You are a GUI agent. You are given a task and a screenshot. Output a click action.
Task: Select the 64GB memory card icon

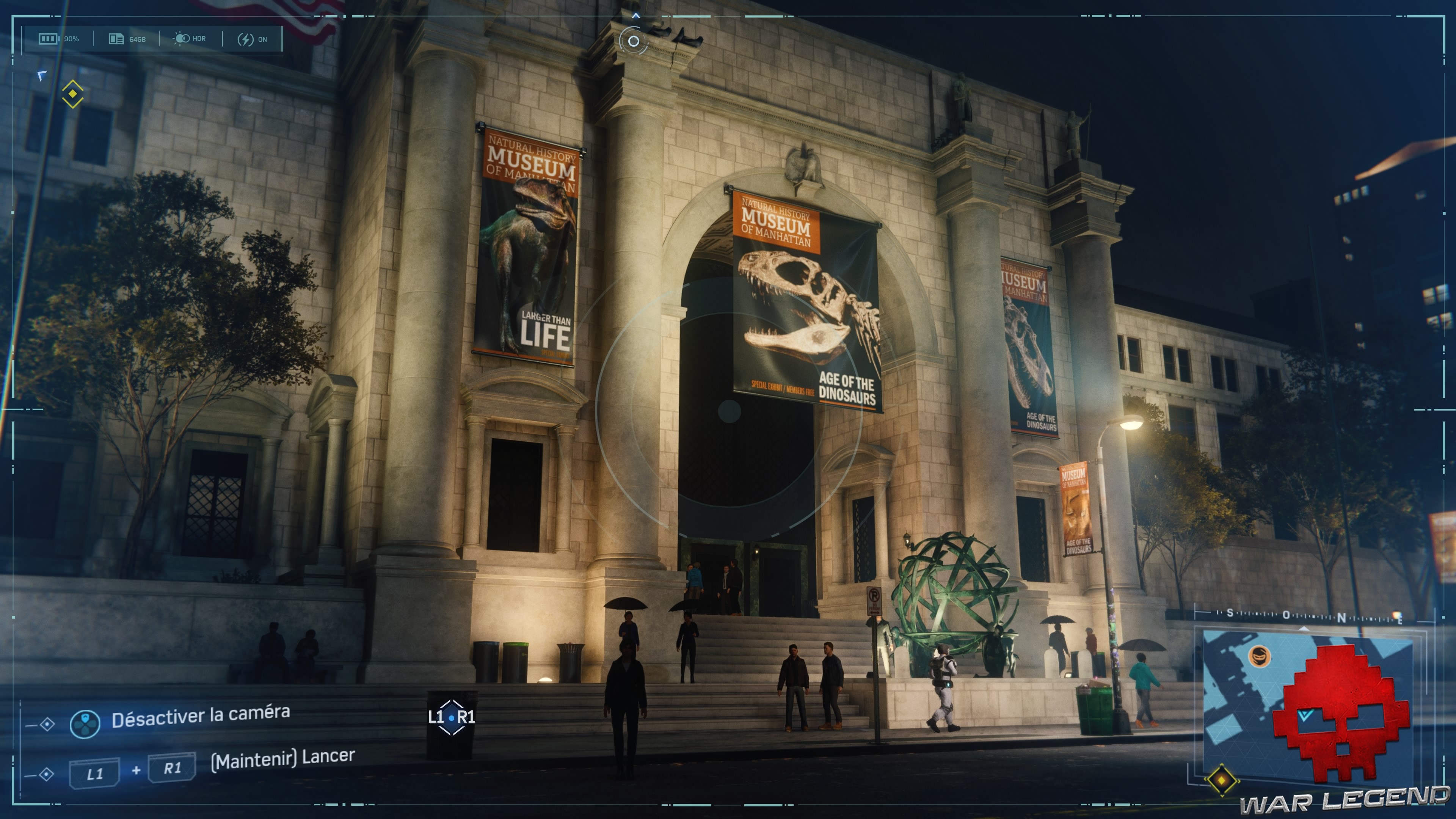(116, 38)
